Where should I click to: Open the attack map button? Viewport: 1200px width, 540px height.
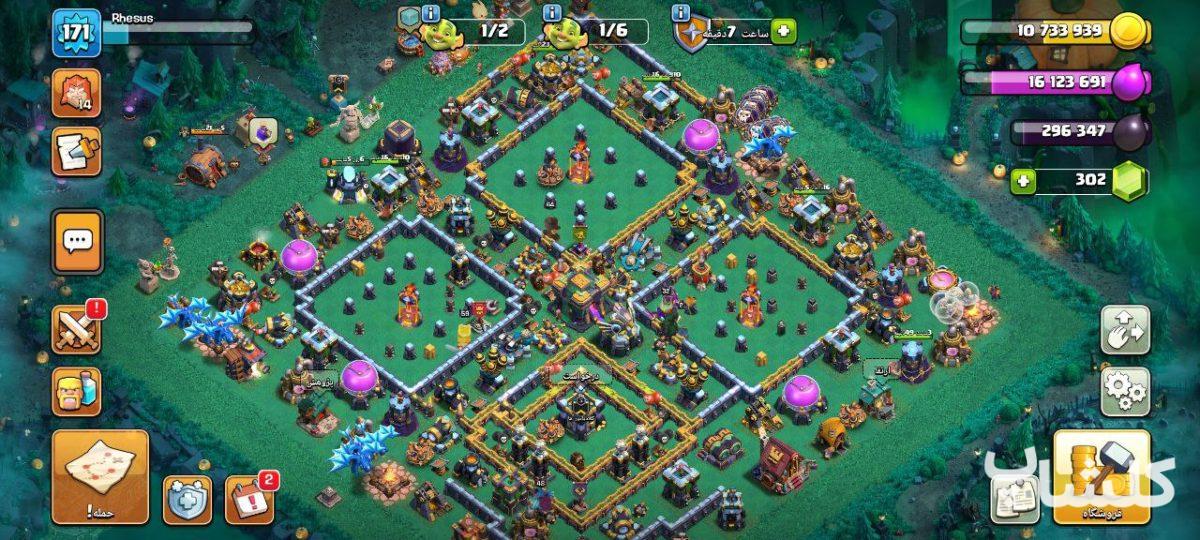100,477
